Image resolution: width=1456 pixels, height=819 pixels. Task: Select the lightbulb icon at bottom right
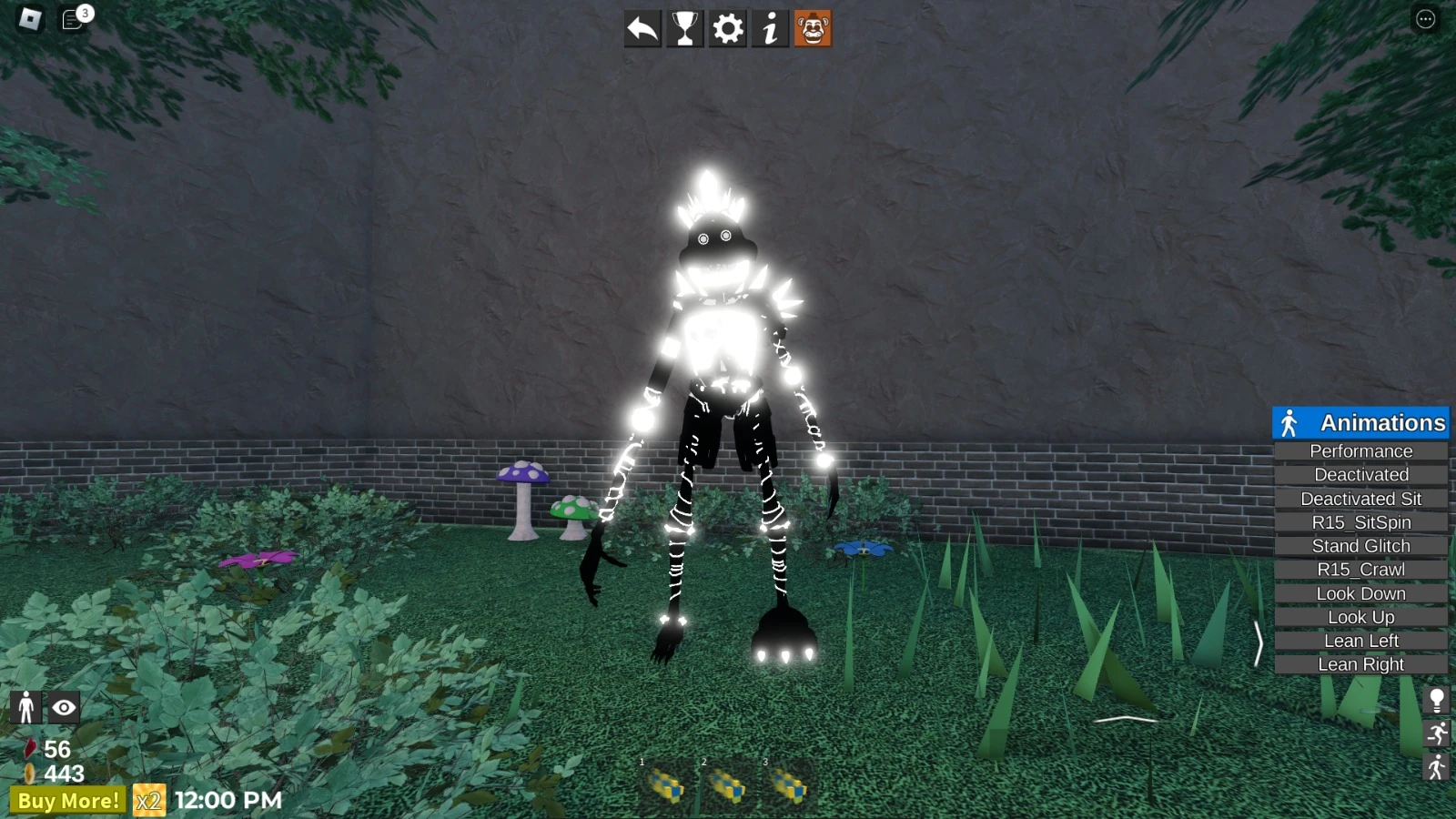coord(1438,699)
